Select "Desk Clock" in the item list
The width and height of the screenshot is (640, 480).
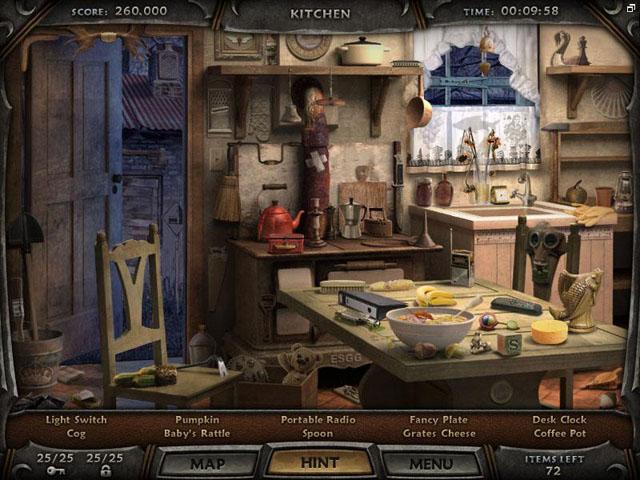coord(560,420)
